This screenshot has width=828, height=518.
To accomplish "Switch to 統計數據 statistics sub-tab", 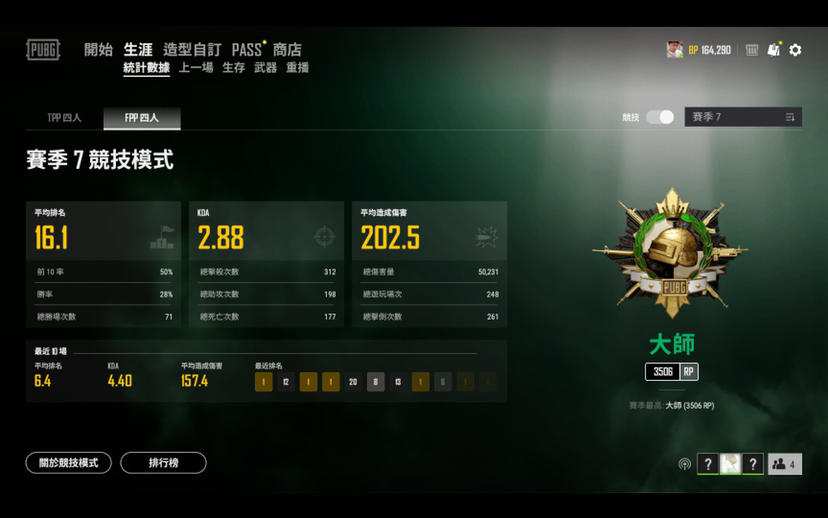I will [146, 68].
